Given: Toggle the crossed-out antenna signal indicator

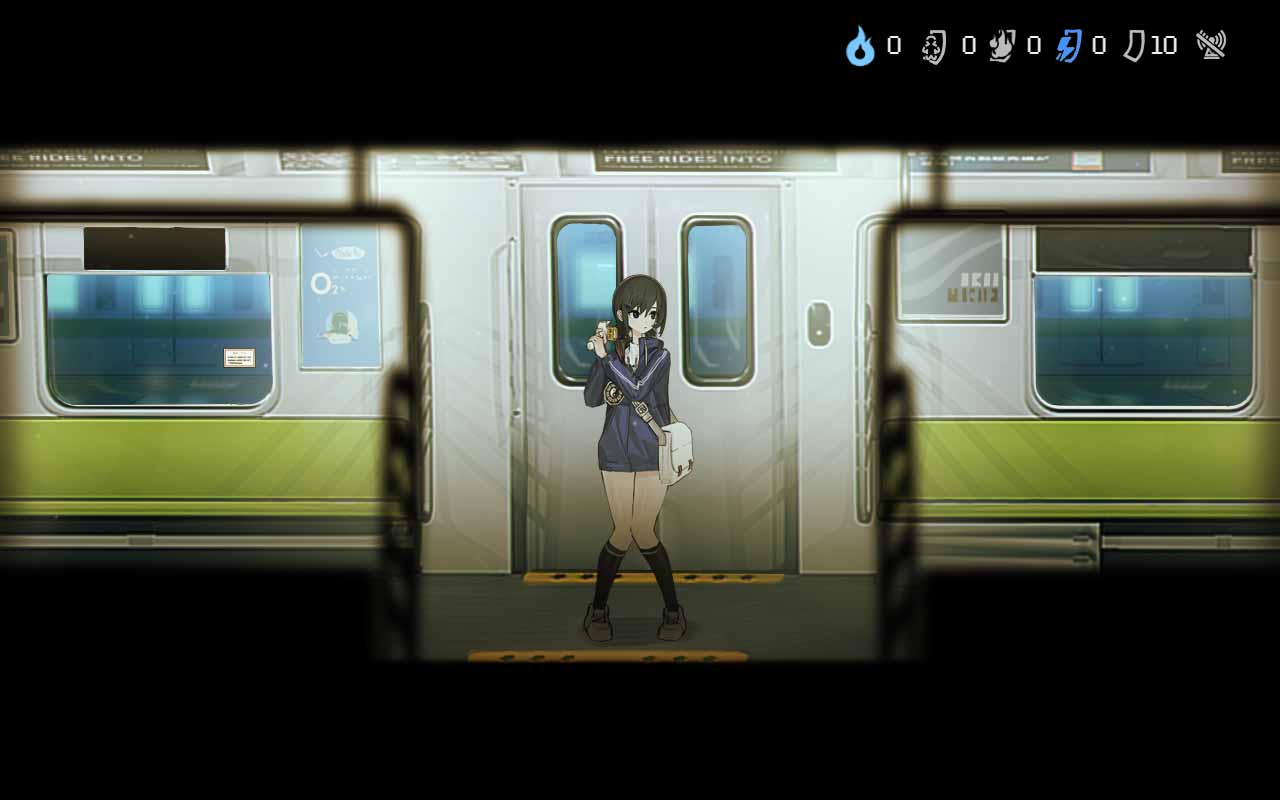Looking at the screenshot, I should pyautogui.click(x=1211, y=44).
